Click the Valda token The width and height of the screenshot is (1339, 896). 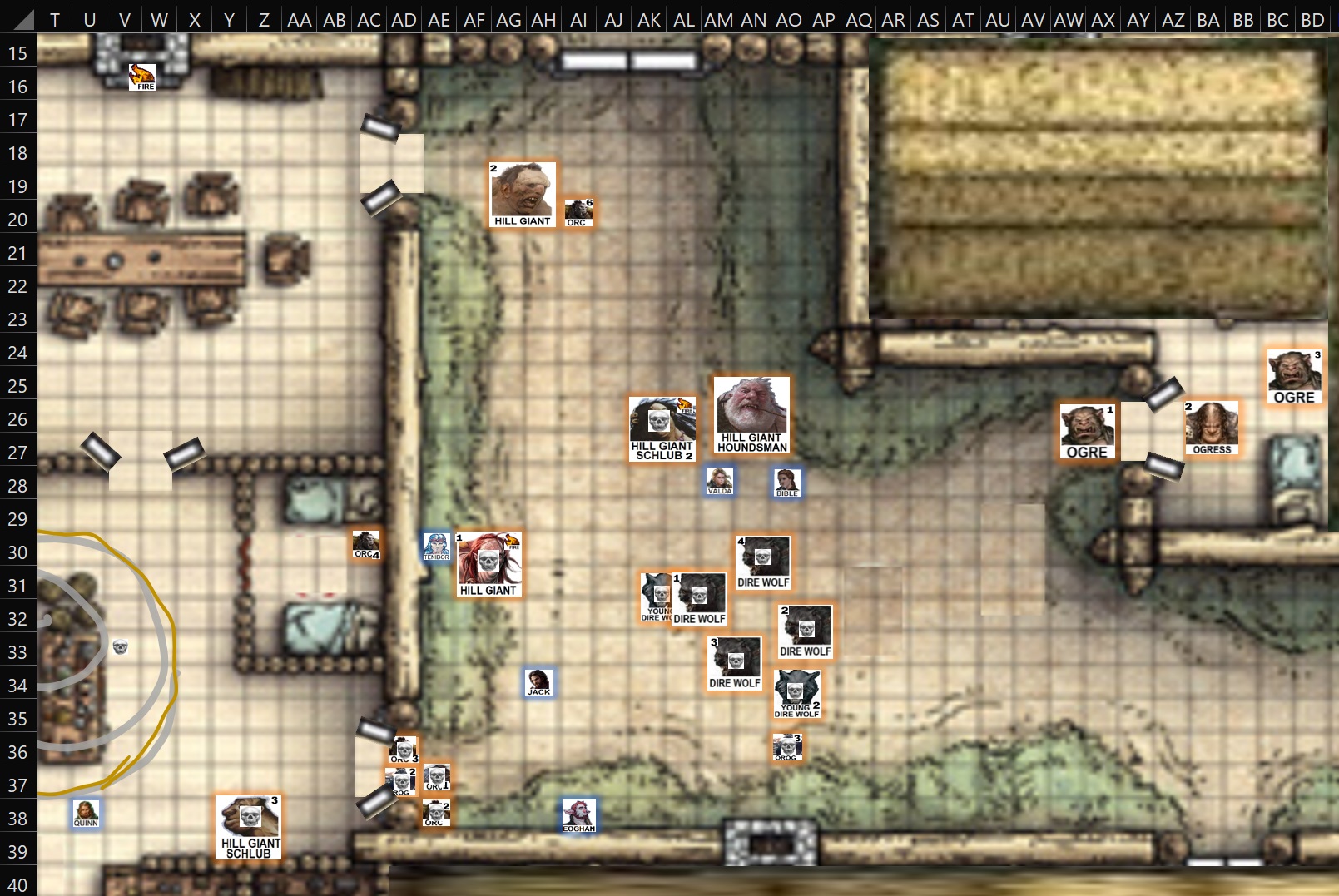[719, 480]
